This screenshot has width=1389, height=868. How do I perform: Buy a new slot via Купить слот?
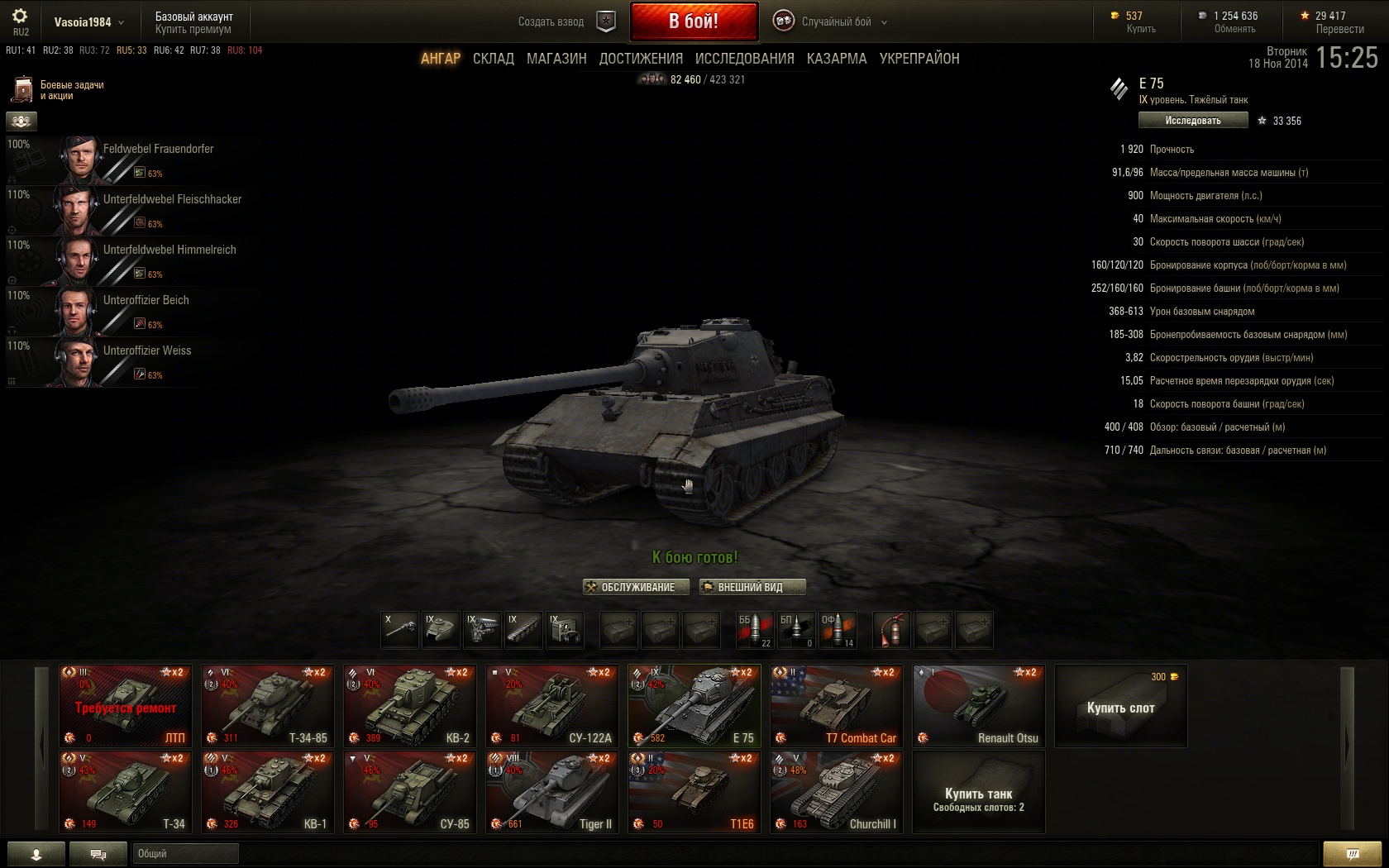[x=1121, y=707]
